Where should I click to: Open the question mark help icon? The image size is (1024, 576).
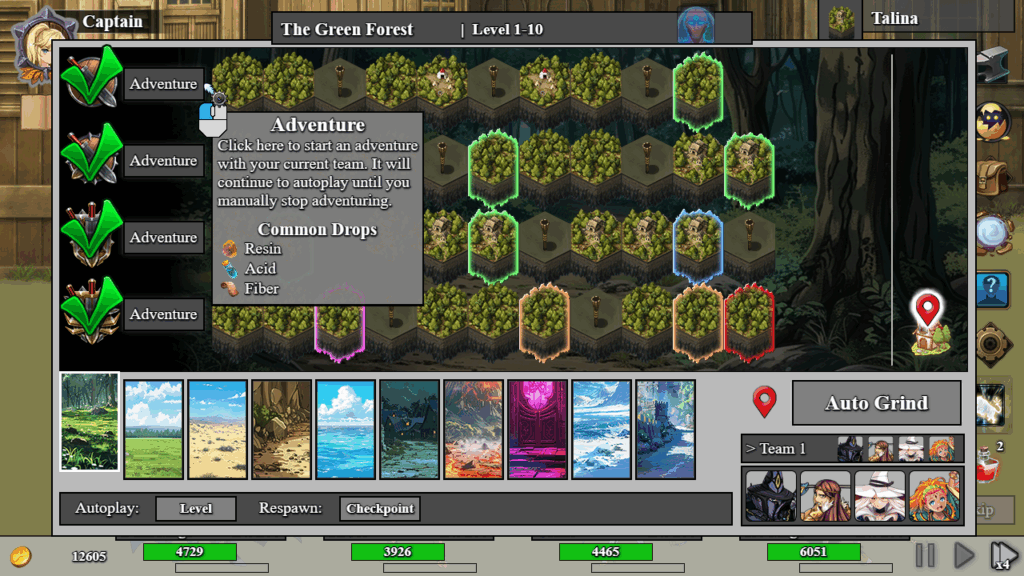(991, 288)
